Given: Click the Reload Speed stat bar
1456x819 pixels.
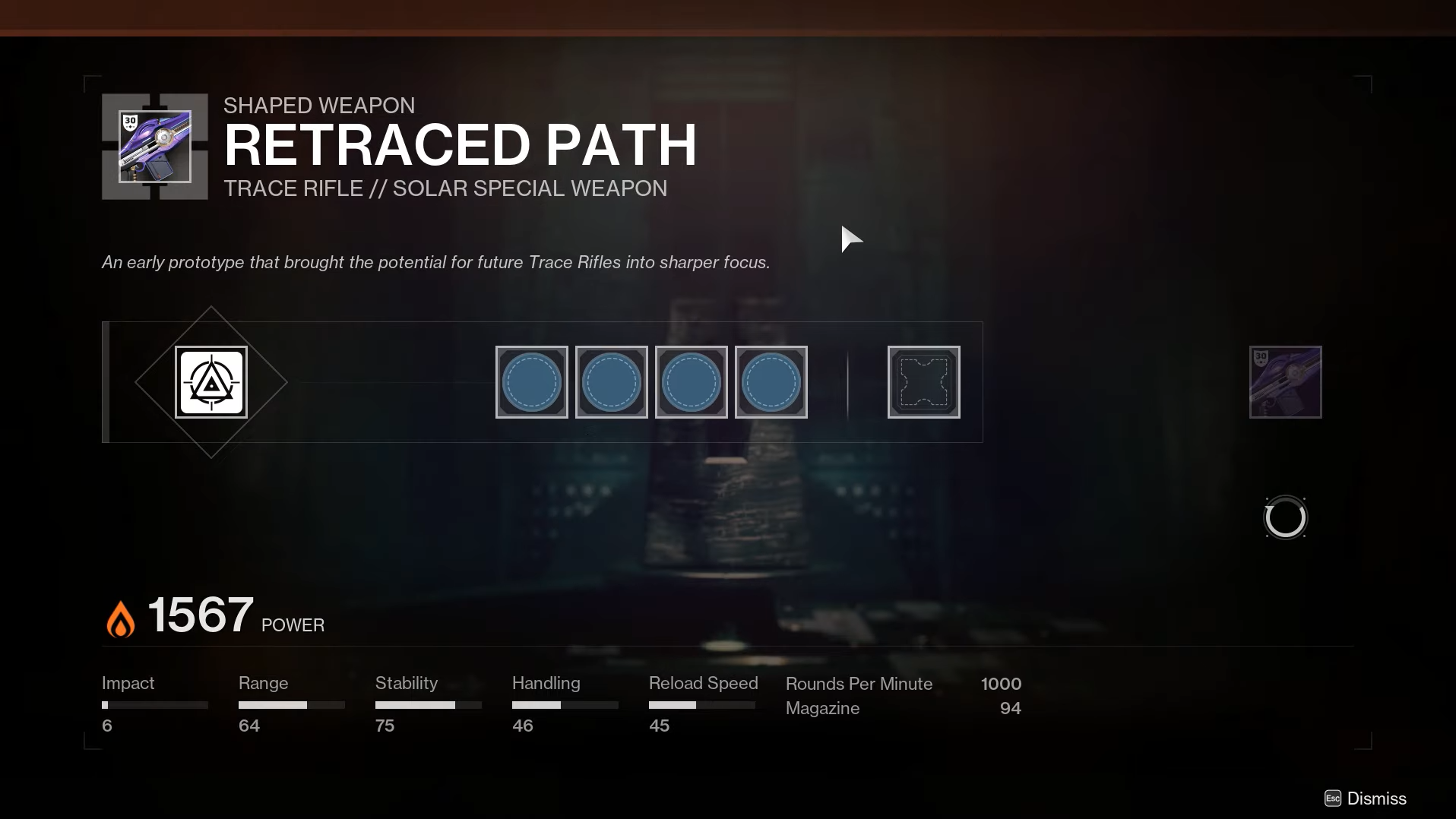Looking at the screenshot, I should [x=703, y=705].
